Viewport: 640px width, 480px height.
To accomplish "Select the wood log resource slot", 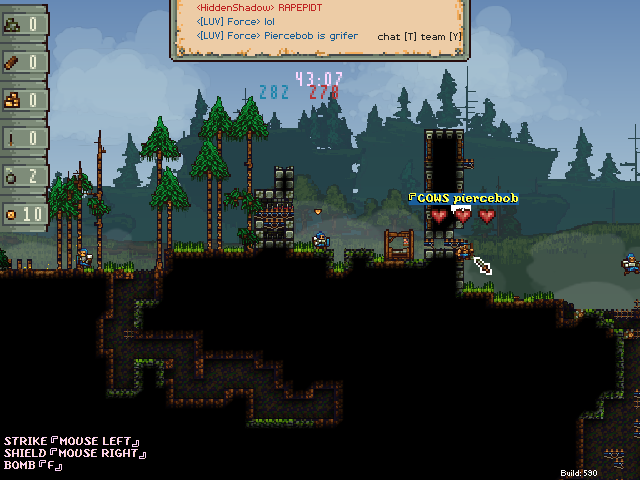I will click(x=24, y=62).
